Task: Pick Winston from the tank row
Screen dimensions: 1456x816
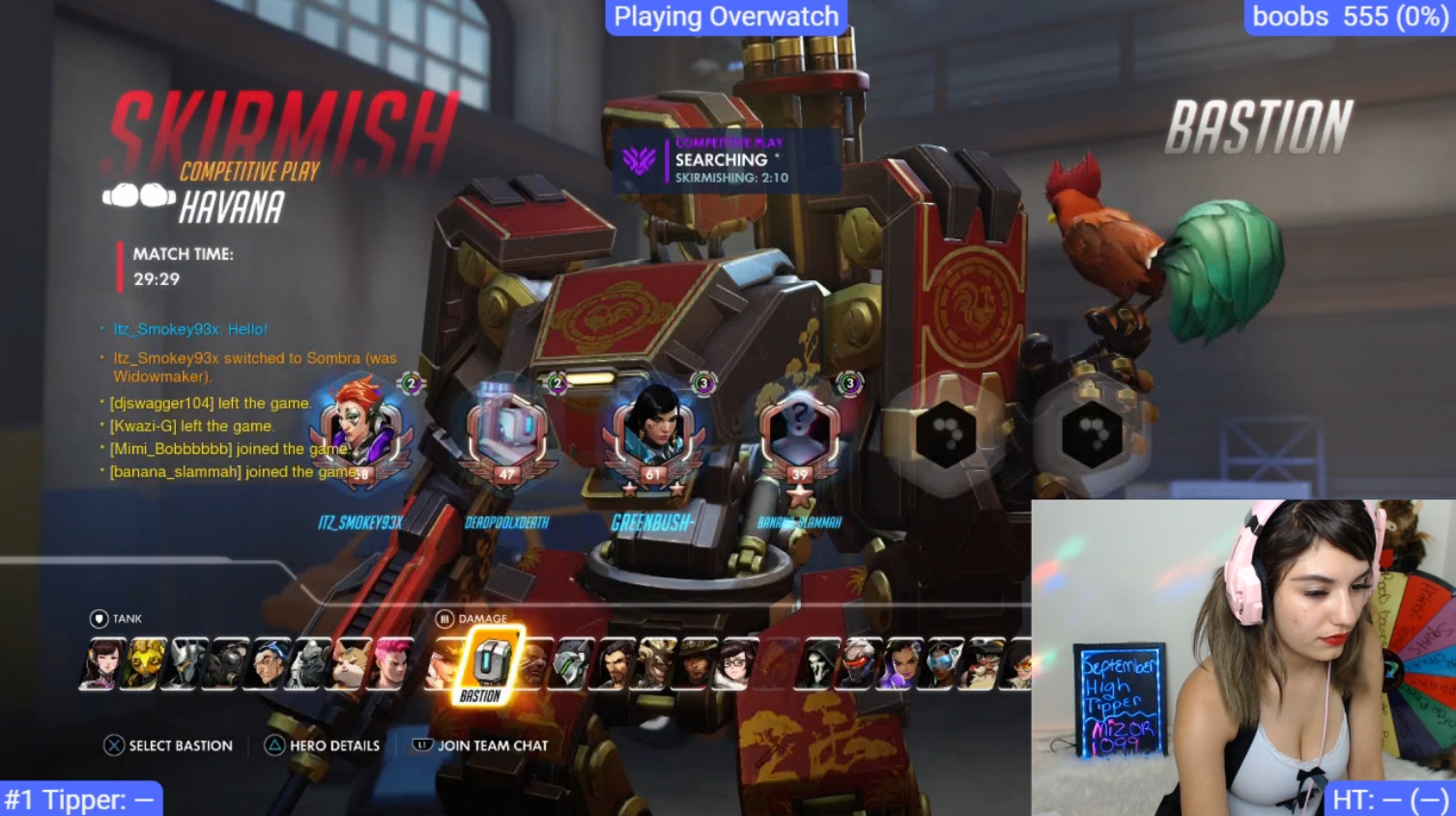Action: pyautogui.click(x=310, y=665)
